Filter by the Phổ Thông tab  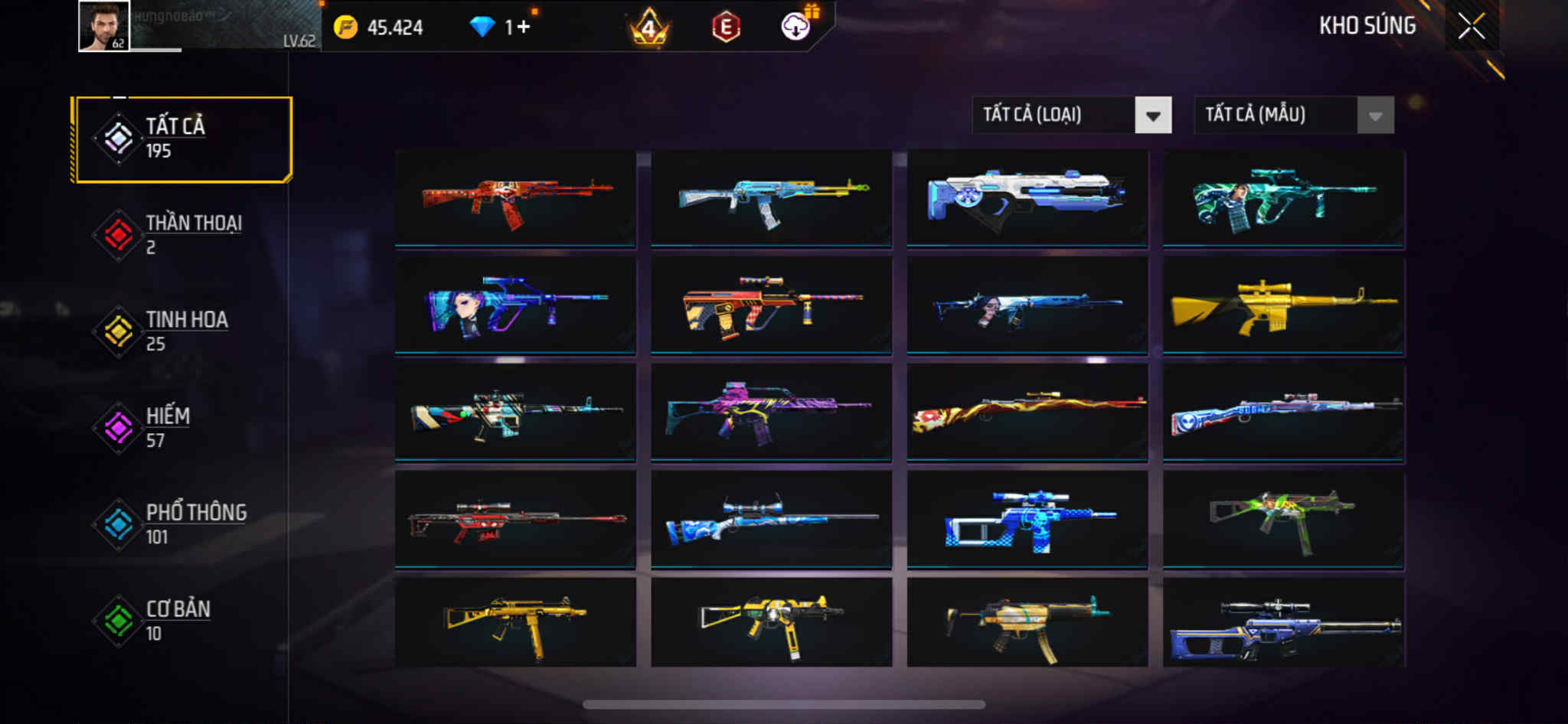coord(182,524)
